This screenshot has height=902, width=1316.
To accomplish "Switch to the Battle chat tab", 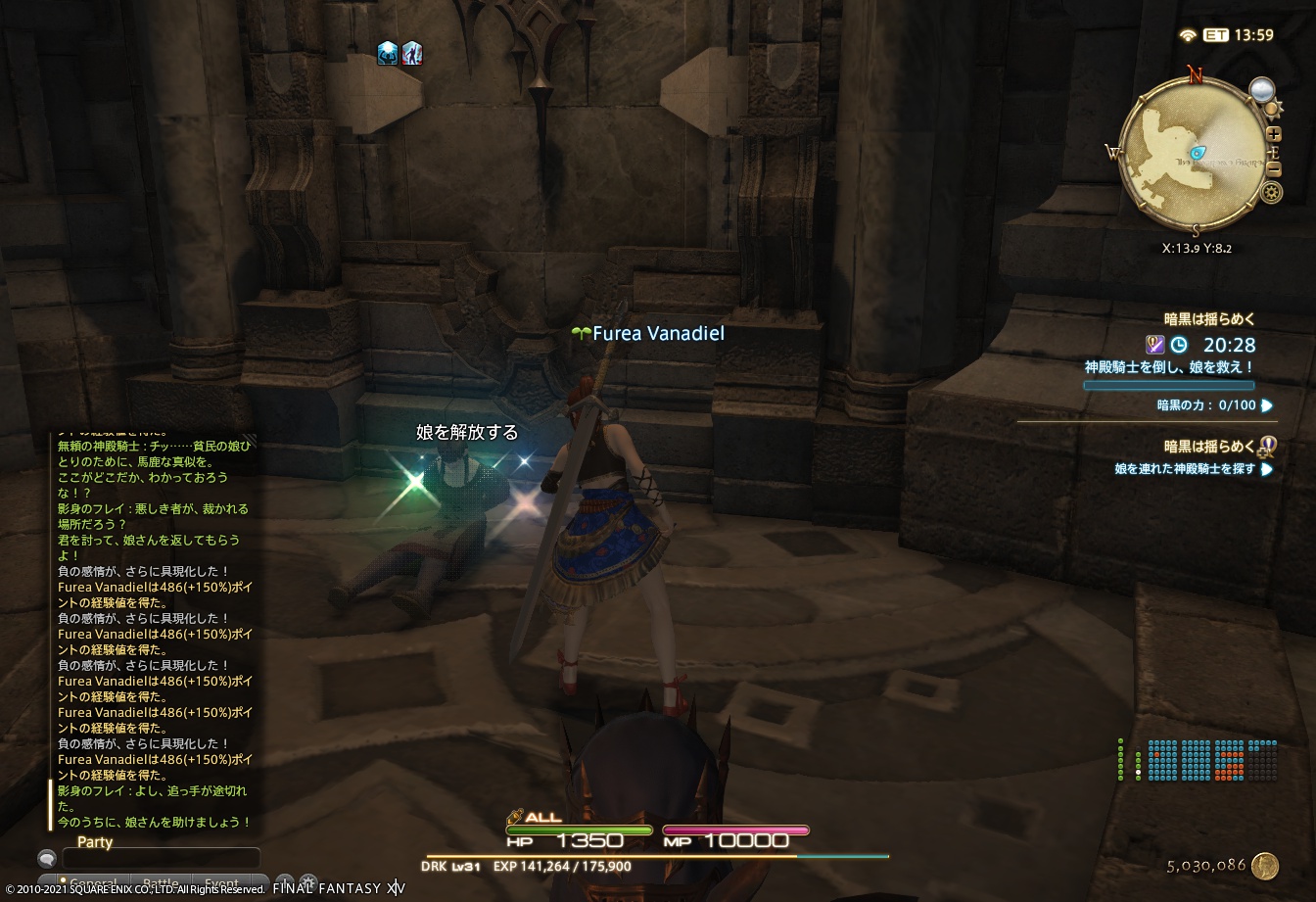I will pyautogui.click(x=159, y=880).
